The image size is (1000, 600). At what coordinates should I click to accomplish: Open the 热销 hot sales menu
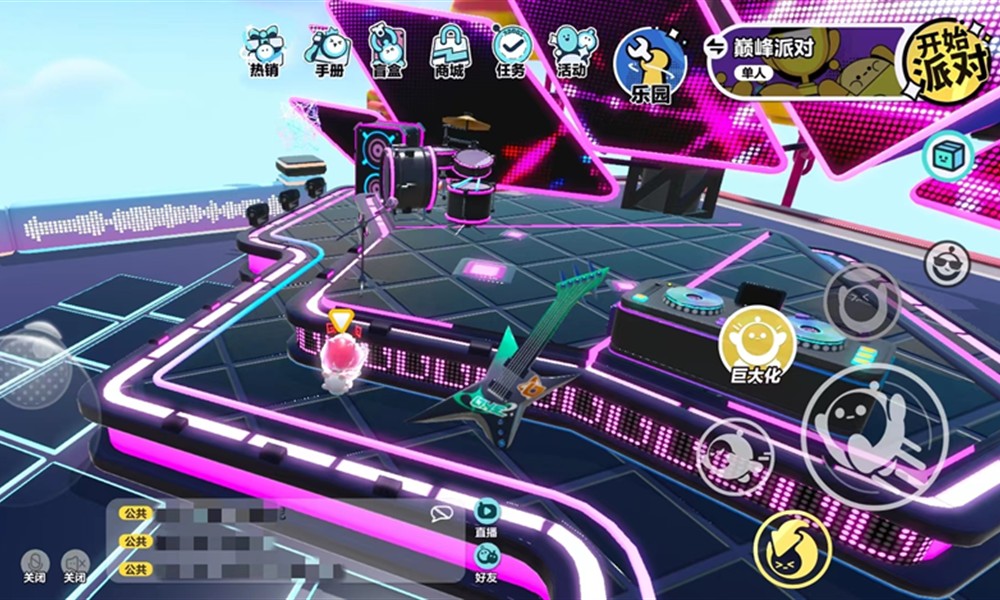[x=263, y=52]
